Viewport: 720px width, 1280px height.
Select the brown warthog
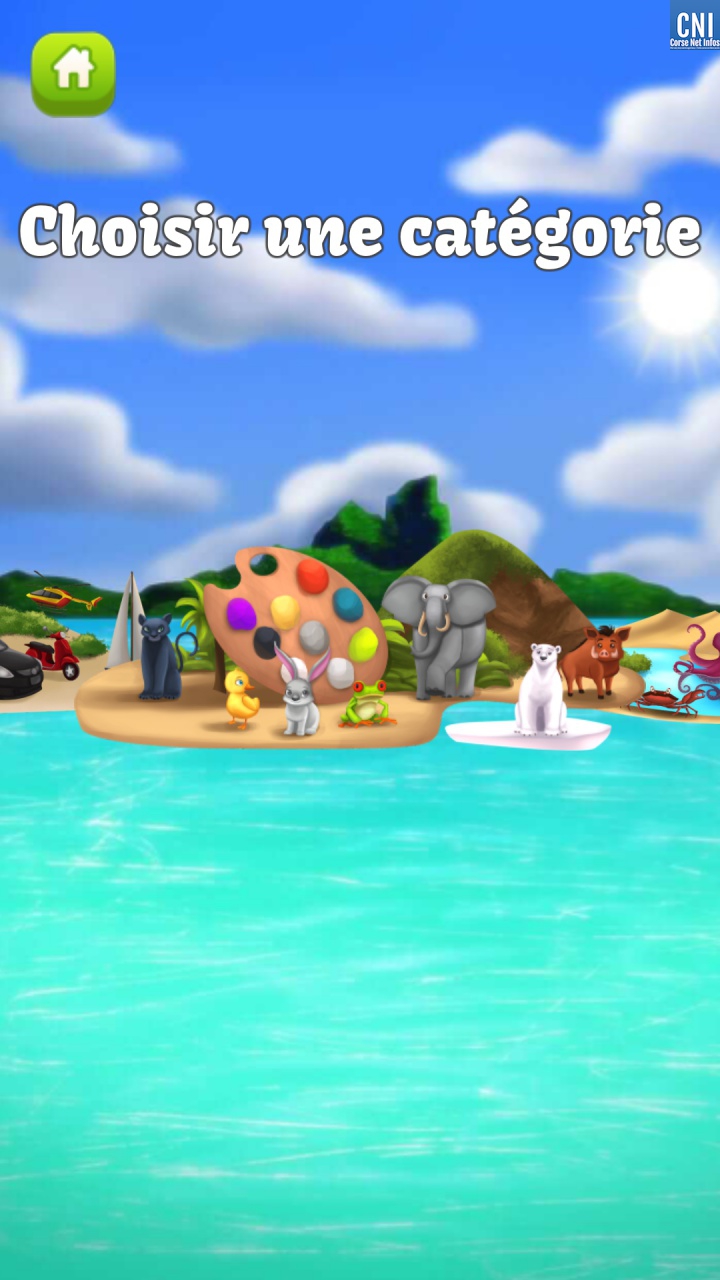coord(594,660)
